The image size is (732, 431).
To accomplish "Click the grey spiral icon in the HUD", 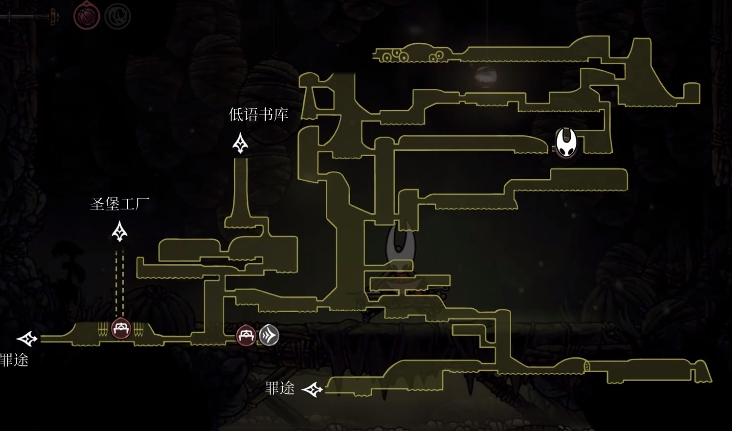I will pyautogui.click(x=117, y=15).
